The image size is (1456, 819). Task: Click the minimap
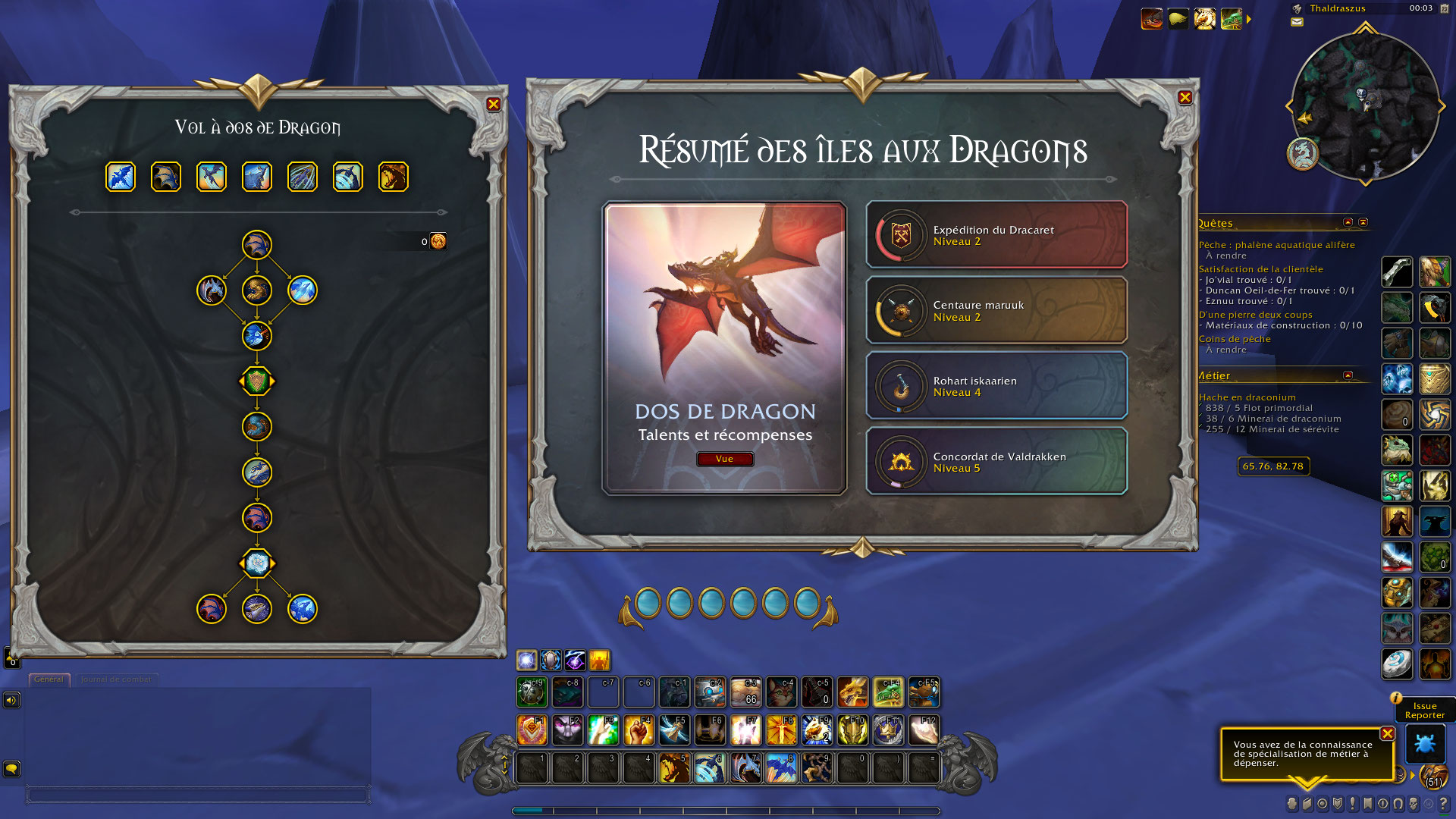[1365, 106]
